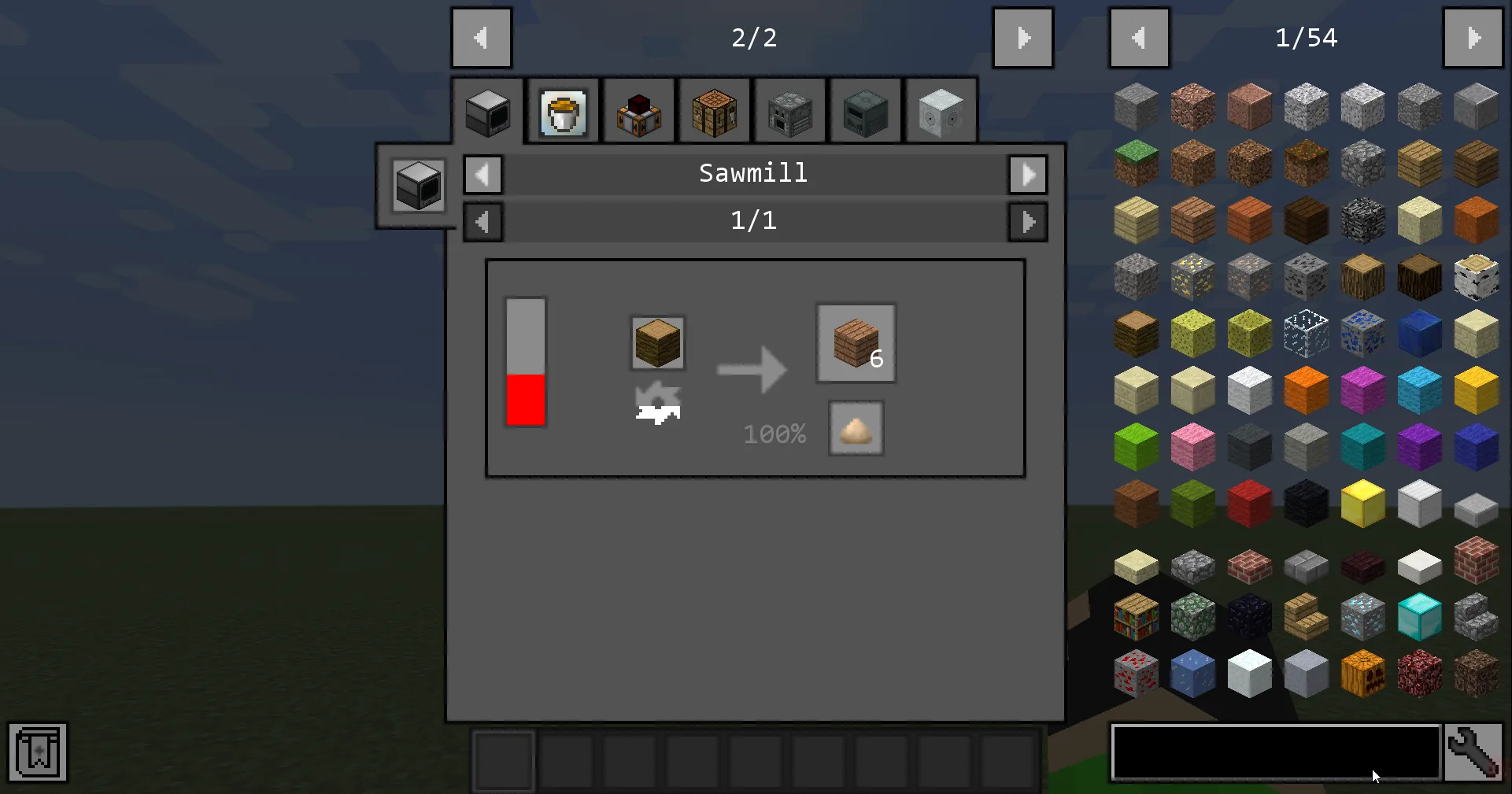Select the obsidian block in the item list

point(1249,617)
